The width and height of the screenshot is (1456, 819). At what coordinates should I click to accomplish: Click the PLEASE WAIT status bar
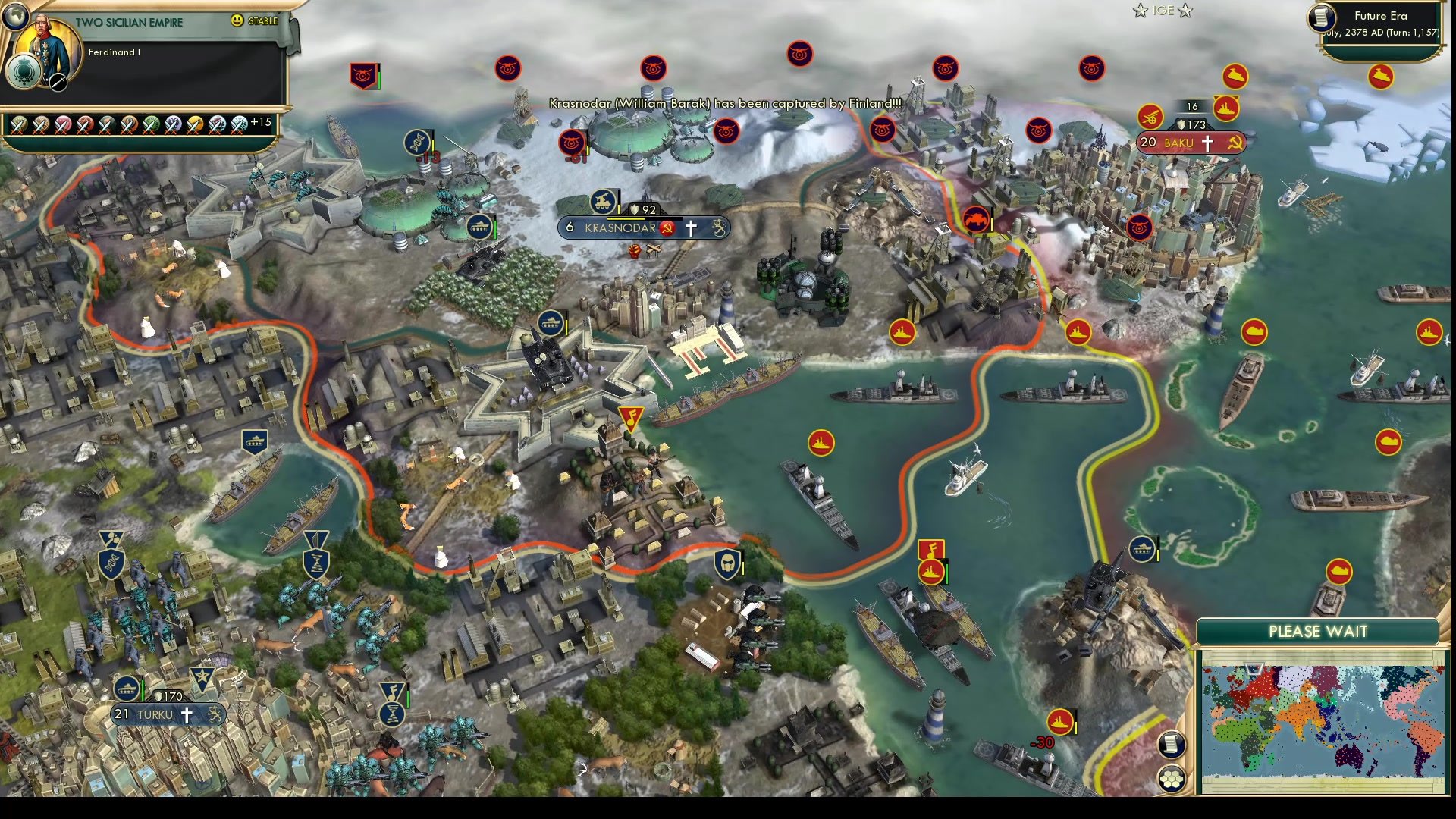point(1318,631)
